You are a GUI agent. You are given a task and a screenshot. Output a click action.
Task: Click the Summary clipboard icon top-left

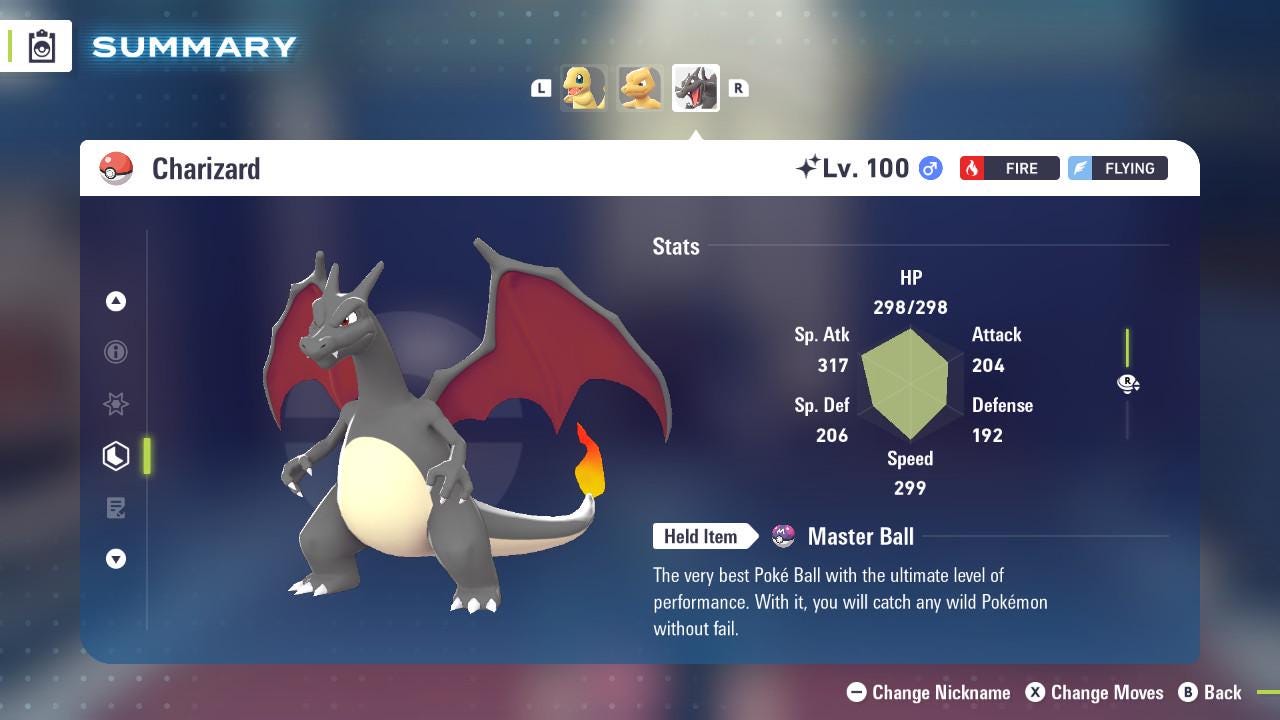42,45
